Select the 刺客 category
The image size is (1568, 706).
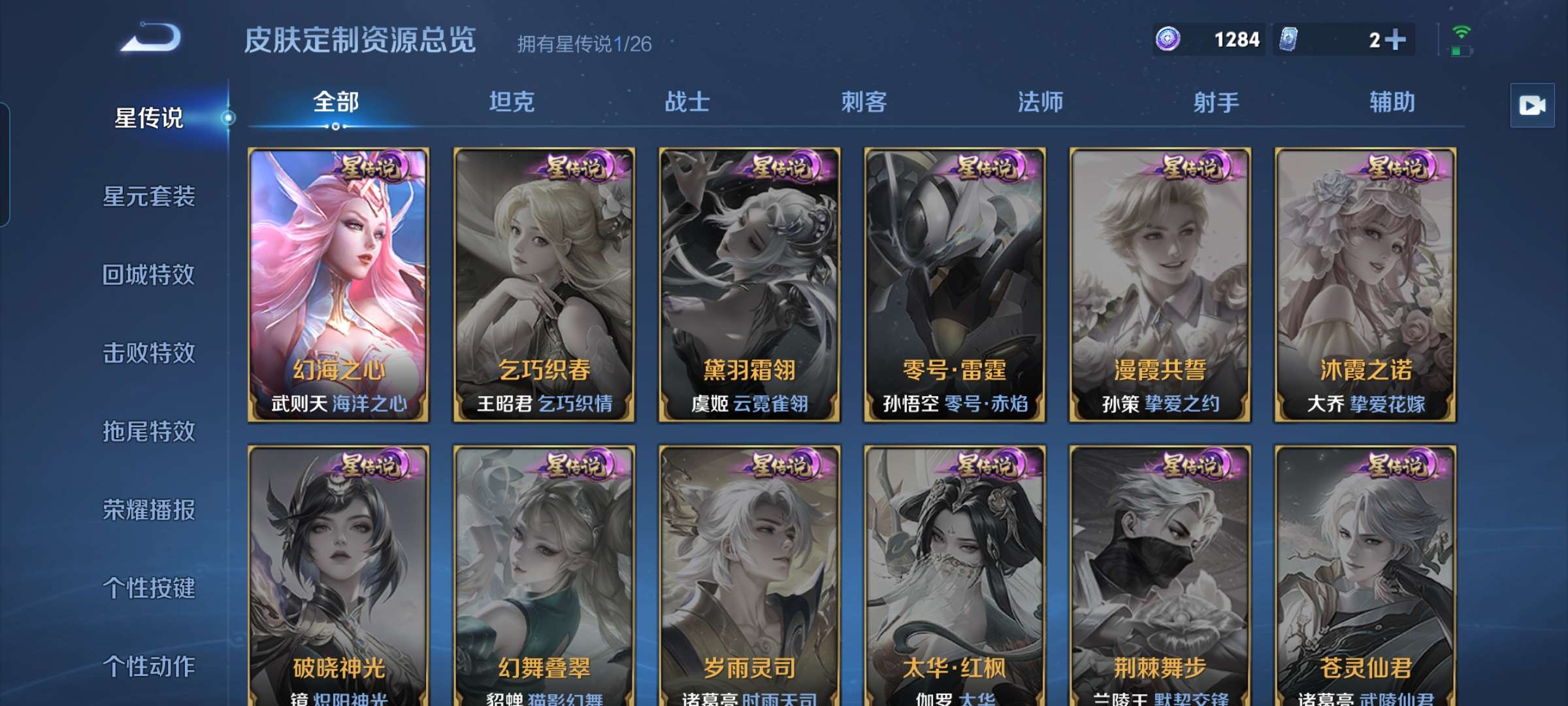tap(865, 102)
